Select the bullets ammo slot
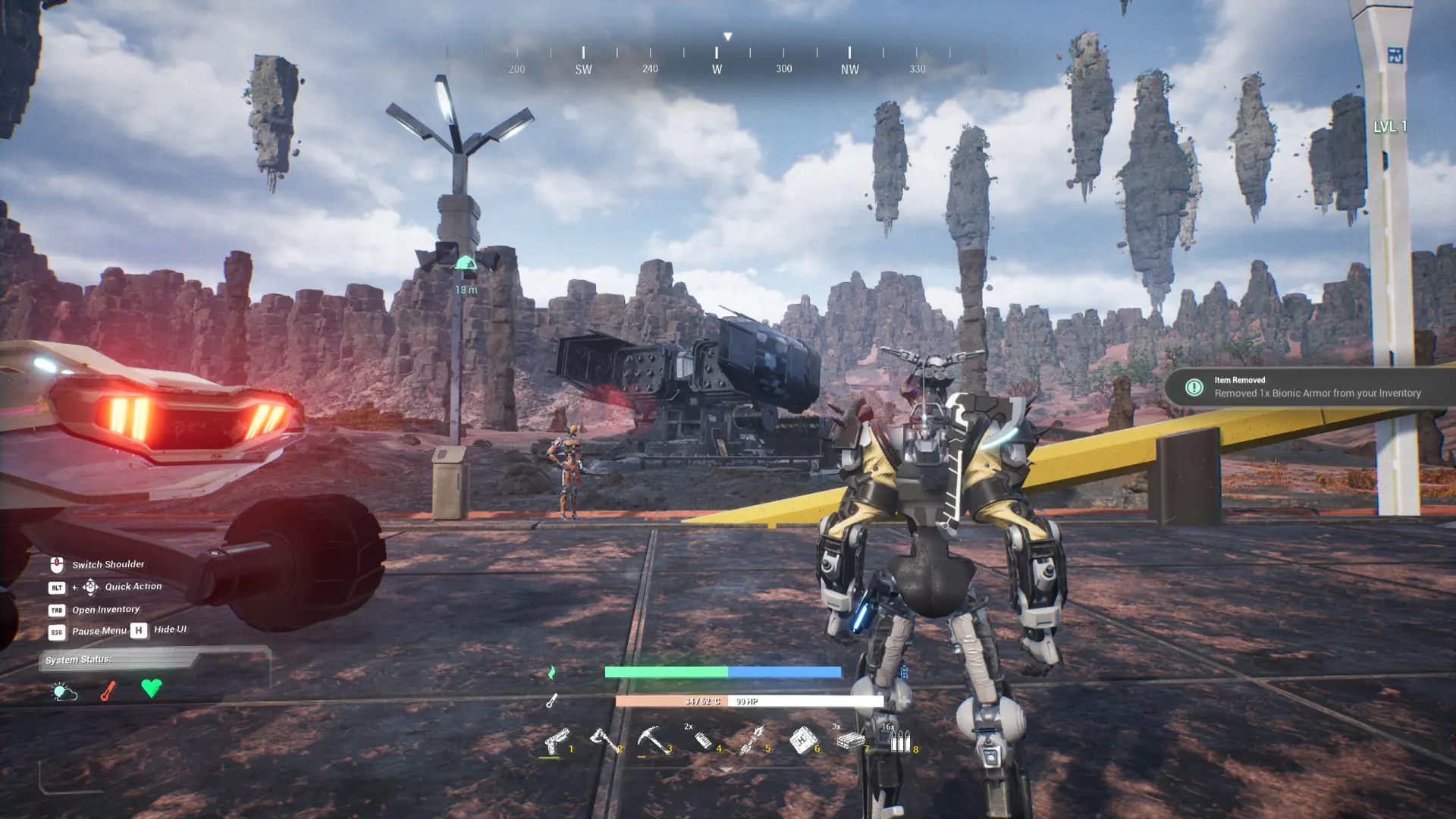The image size is (1456, 819). coord(900,740)
